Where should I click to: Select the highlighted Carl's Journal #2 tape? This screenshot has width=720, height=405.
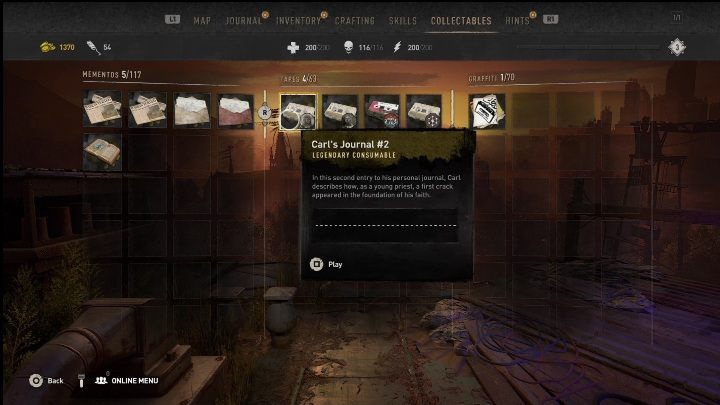coord(298,111)
